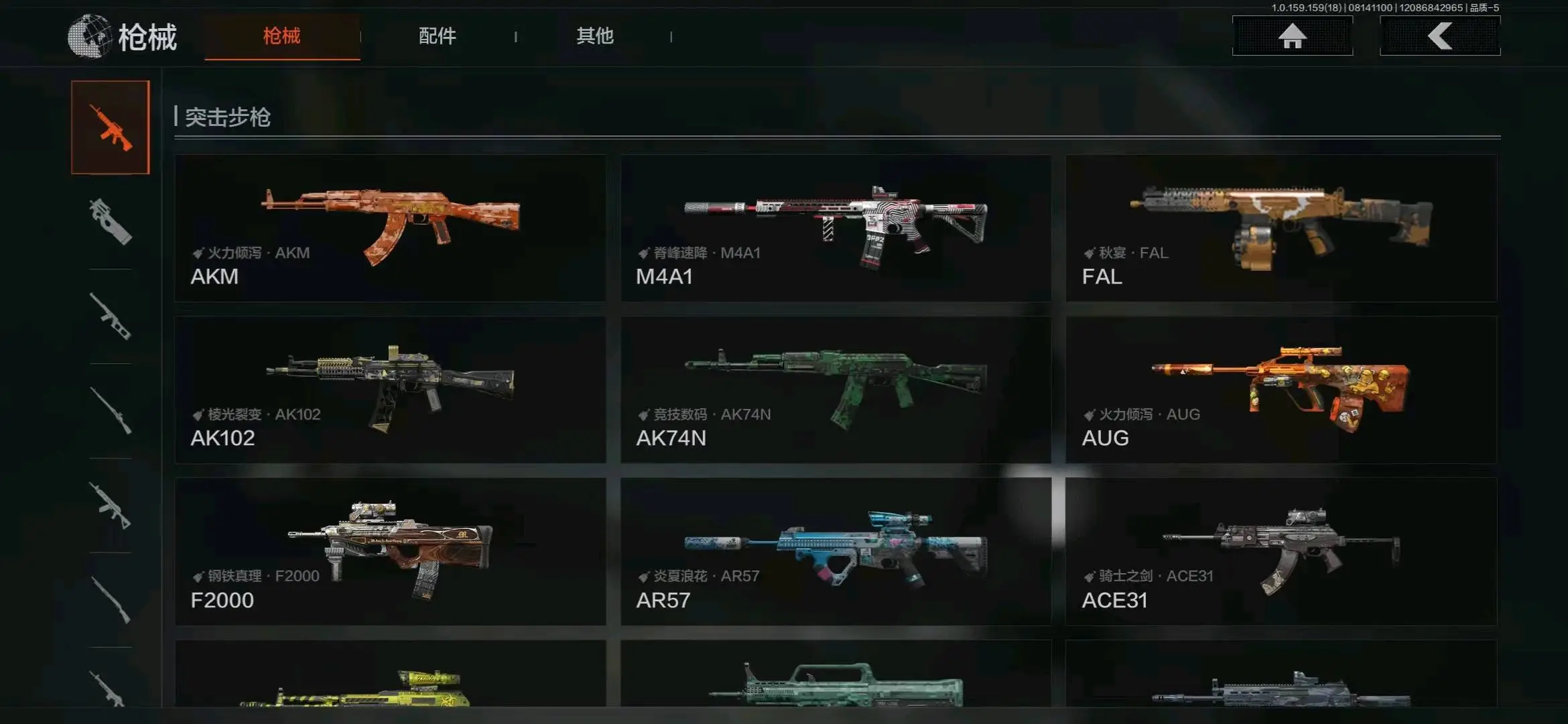Pick the FAL weapon card
Viewport: 1568px width, 724px height.
point(1281,229)
